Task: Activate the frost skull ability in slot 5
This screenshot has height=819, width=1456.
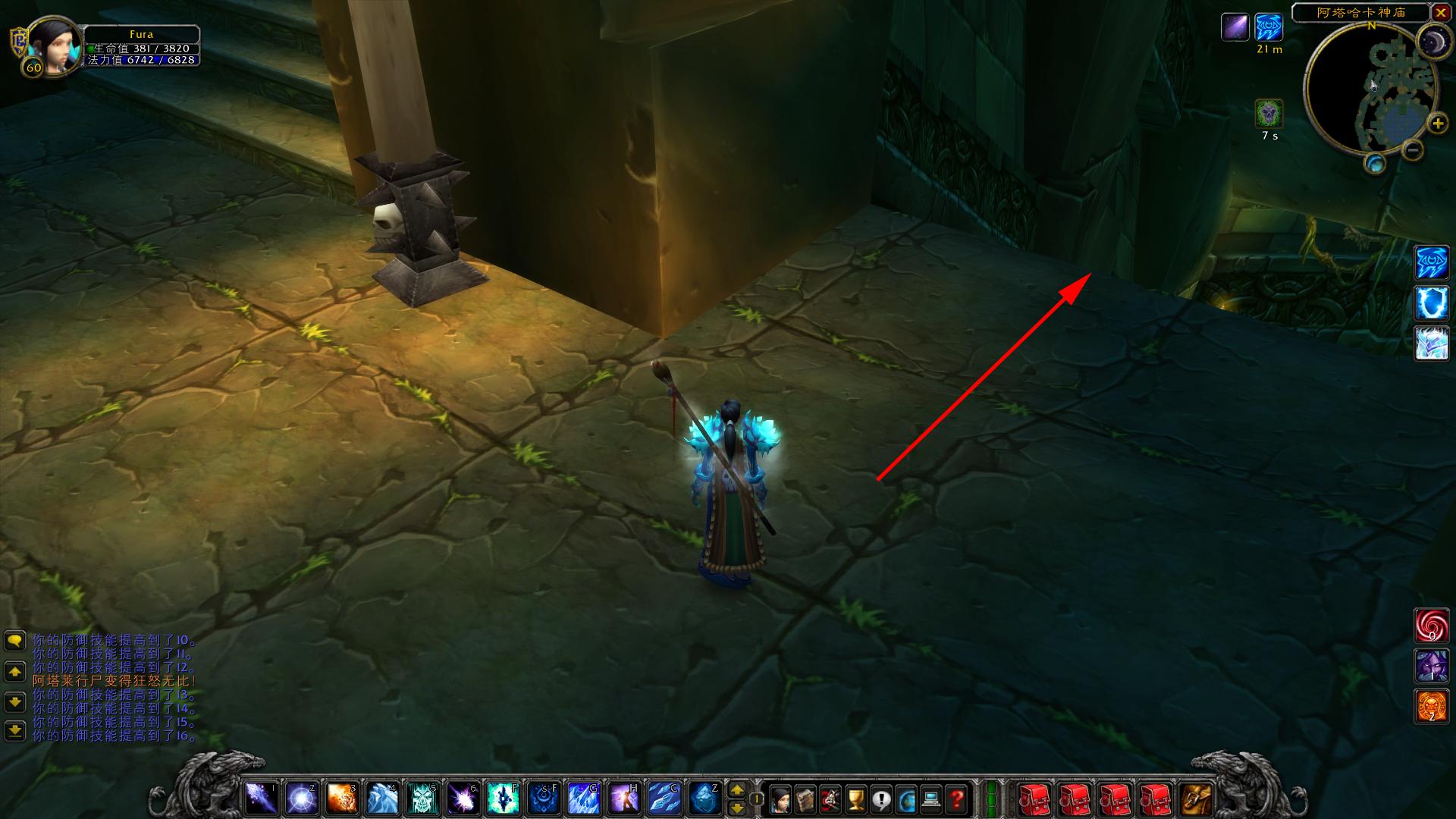Action: (421, 799)
